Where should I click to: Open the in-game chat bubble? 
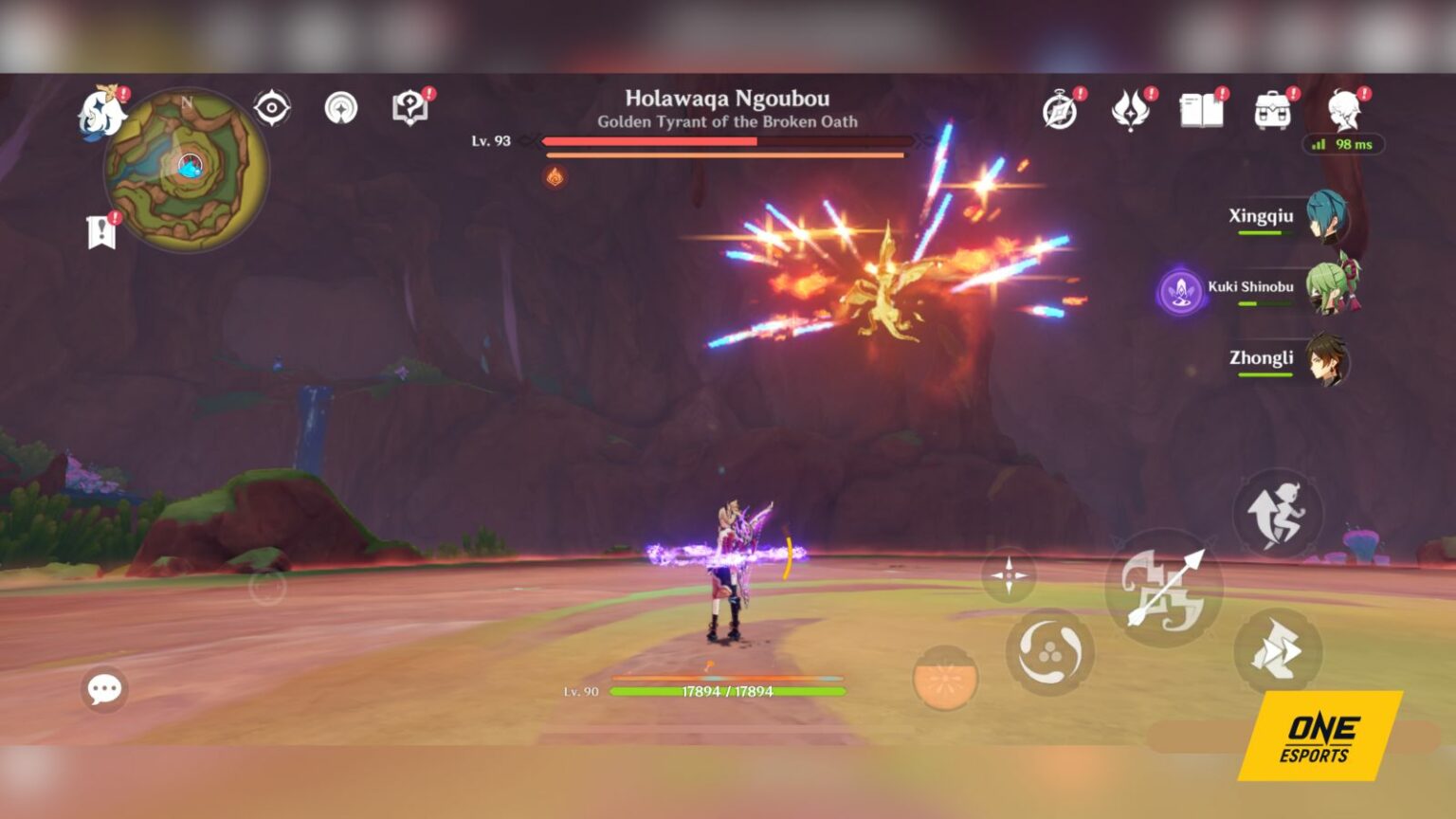[104, 690]
